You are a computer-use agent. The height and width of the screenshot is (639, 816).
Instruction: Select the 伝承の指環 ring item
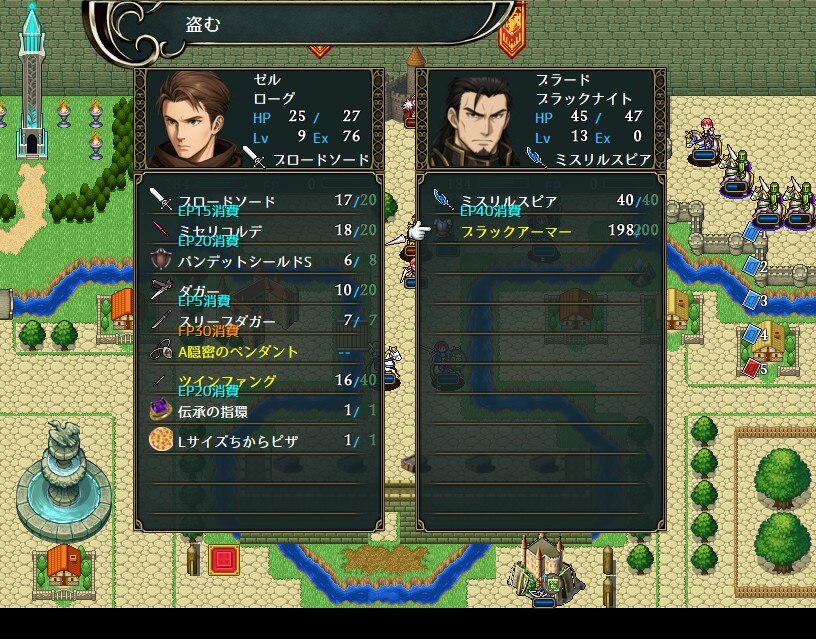(260, 411)
